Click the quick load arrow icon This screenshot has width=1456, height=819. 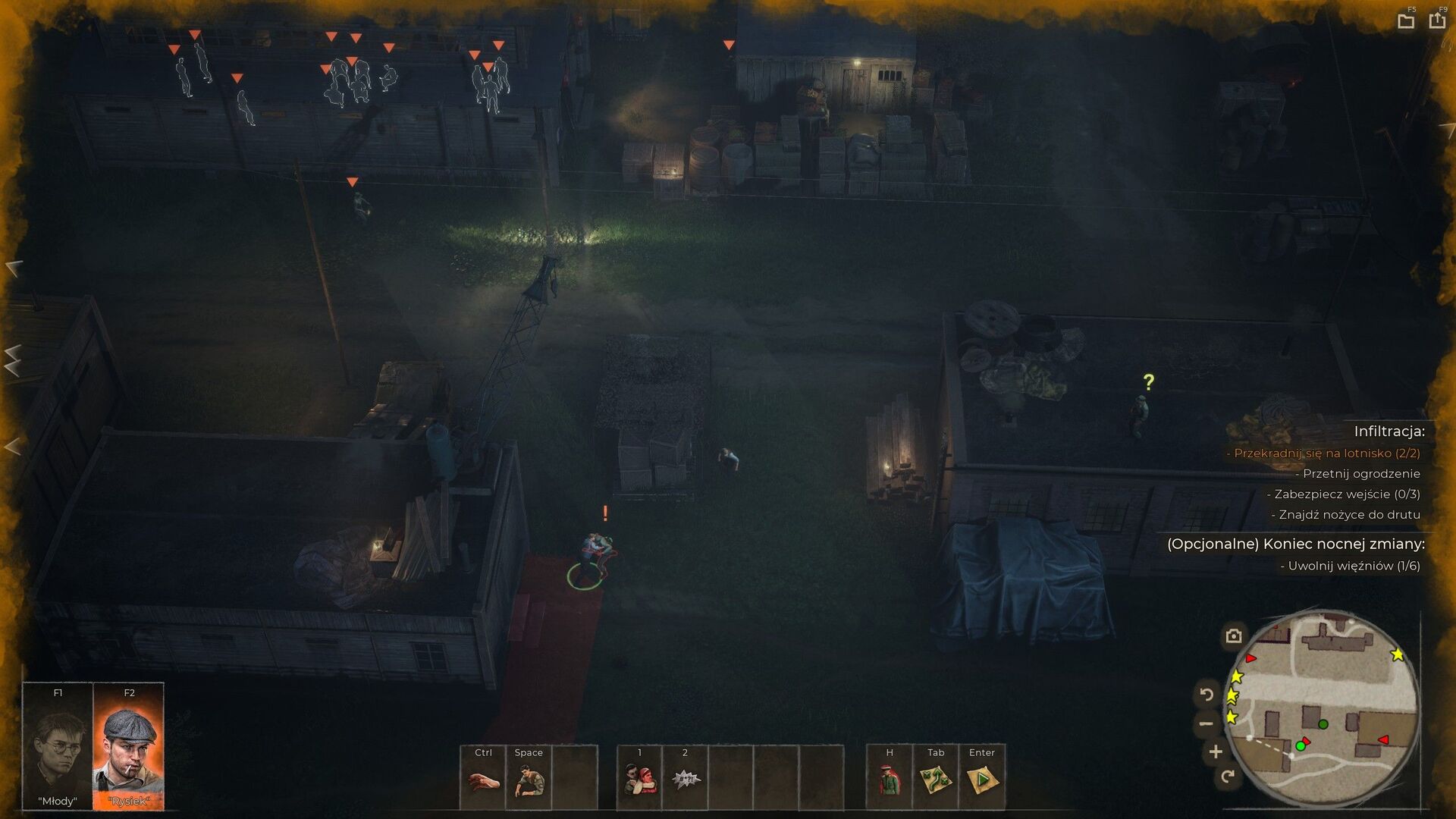(1437, 20)
